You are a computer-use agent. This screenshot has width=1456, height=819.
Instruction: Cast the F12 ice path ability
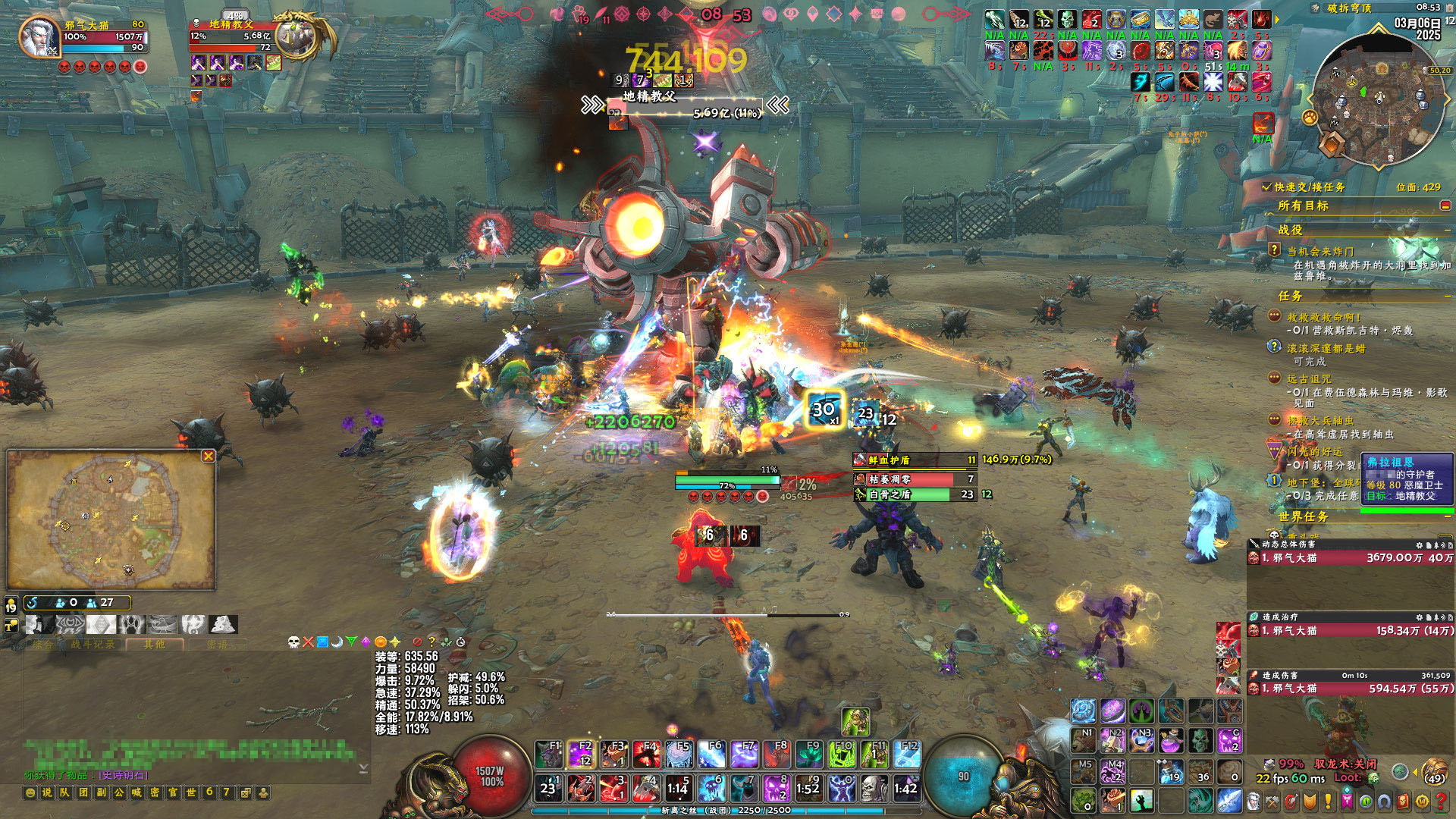tap(907, 755)
